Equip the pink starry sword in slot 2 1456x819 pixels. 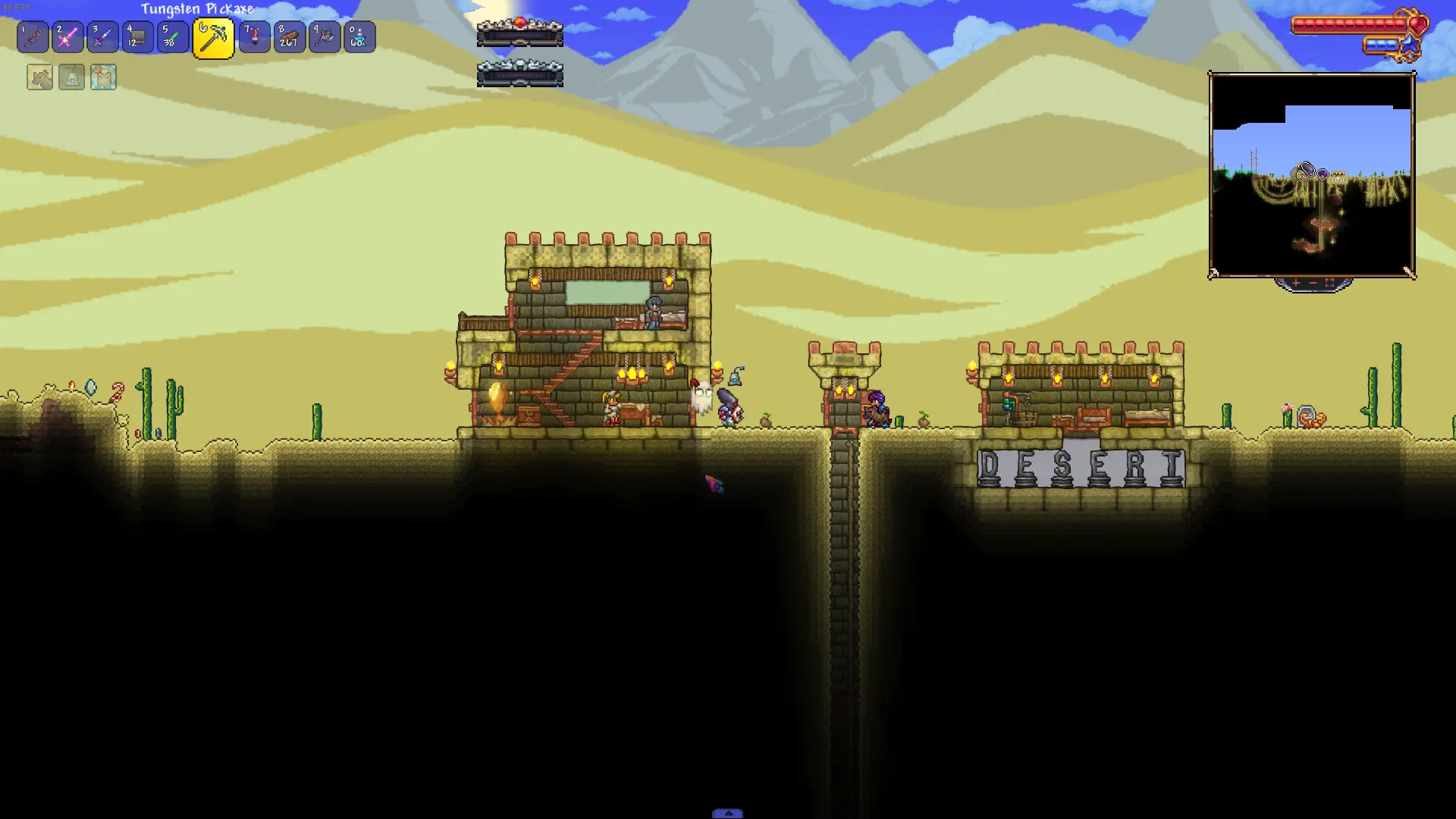pos(67,37)
